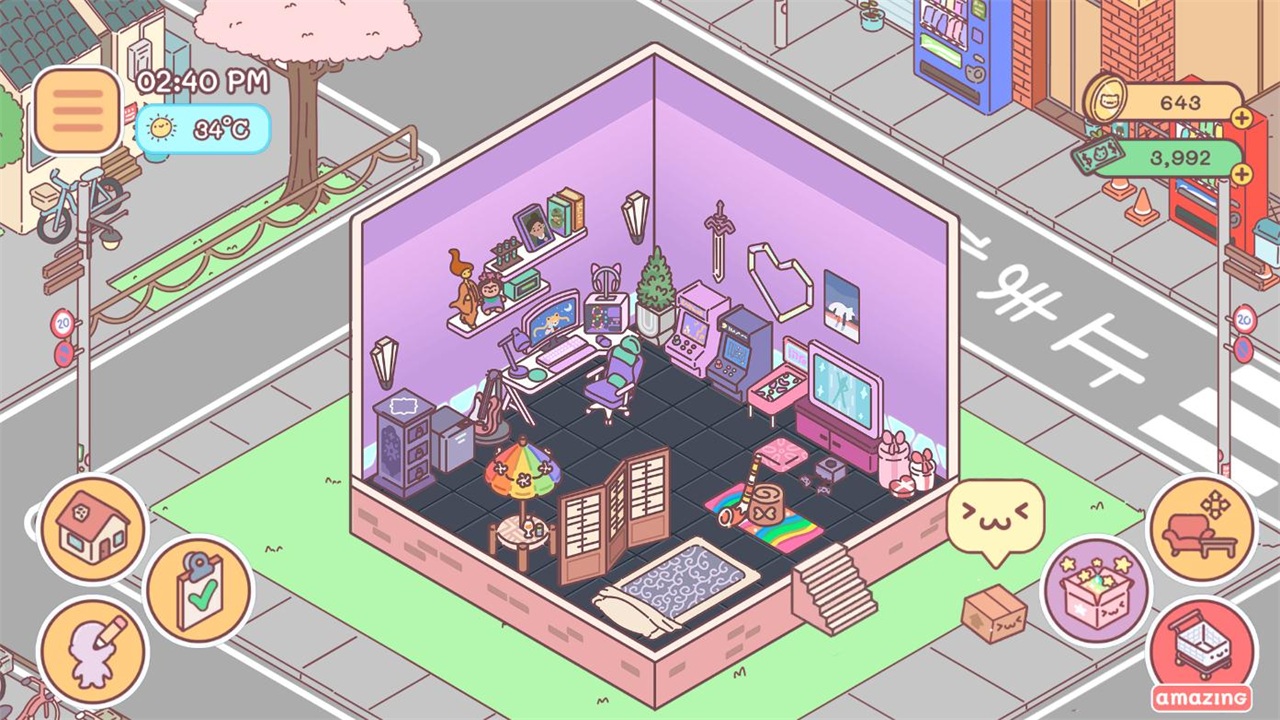1280x720 pixels.
Task: Click the television in the room
Action: 843,385
